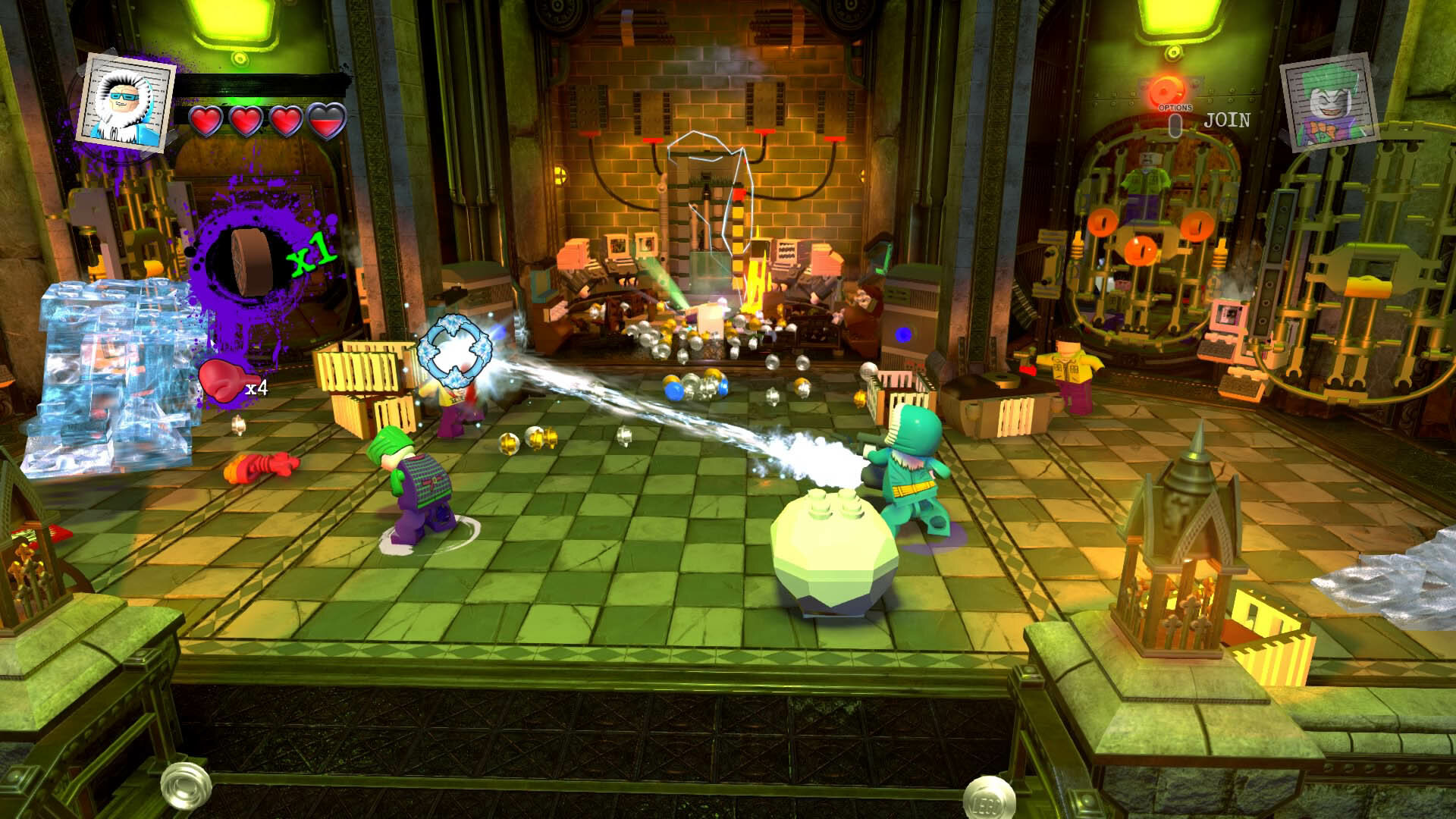Select the red boxing glove icon
Viewport: 1456px width, 819px height.
click(220, 380)
